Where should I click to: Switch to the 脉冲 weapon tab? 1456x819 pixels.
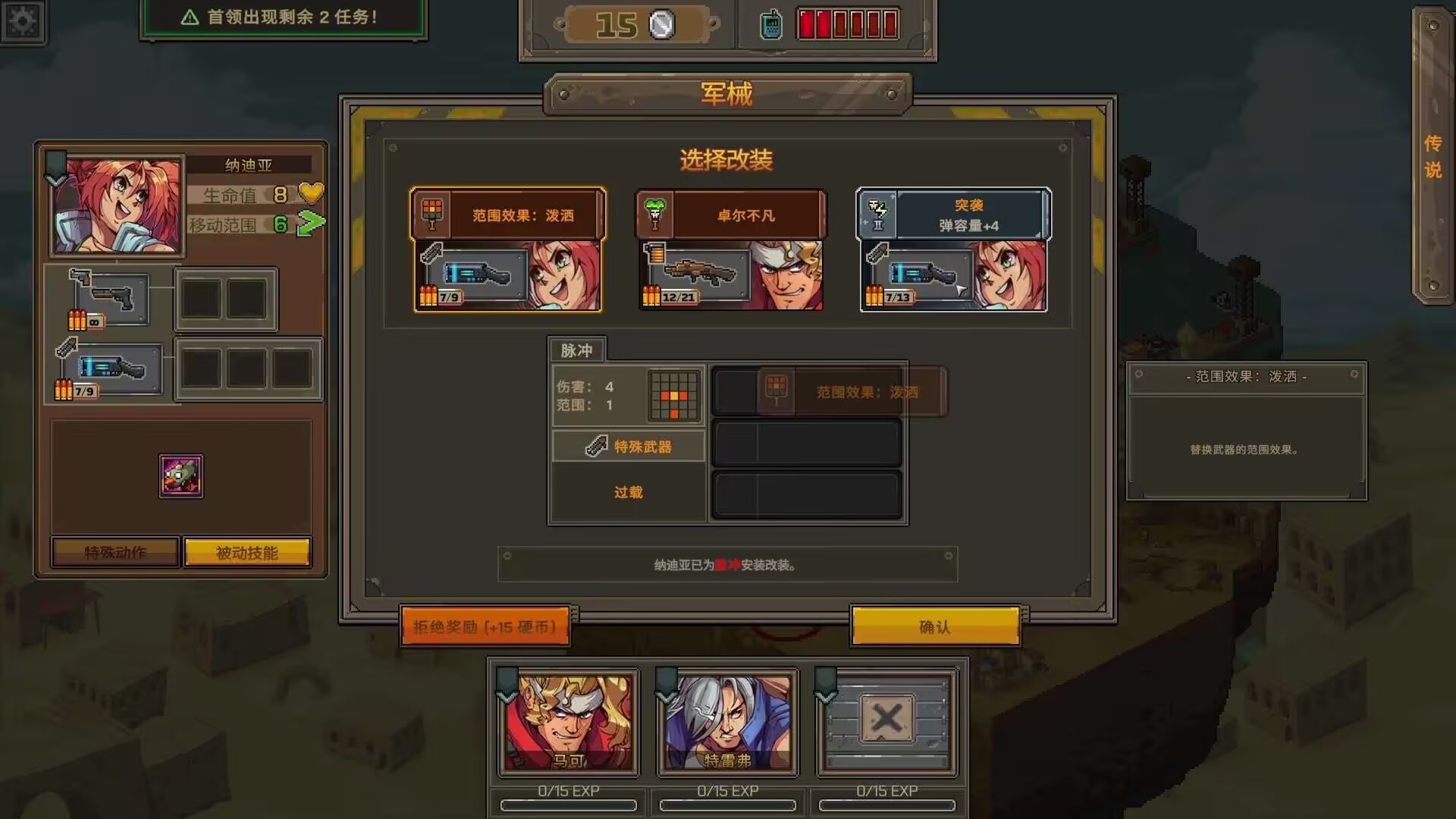tap(579, 350)
